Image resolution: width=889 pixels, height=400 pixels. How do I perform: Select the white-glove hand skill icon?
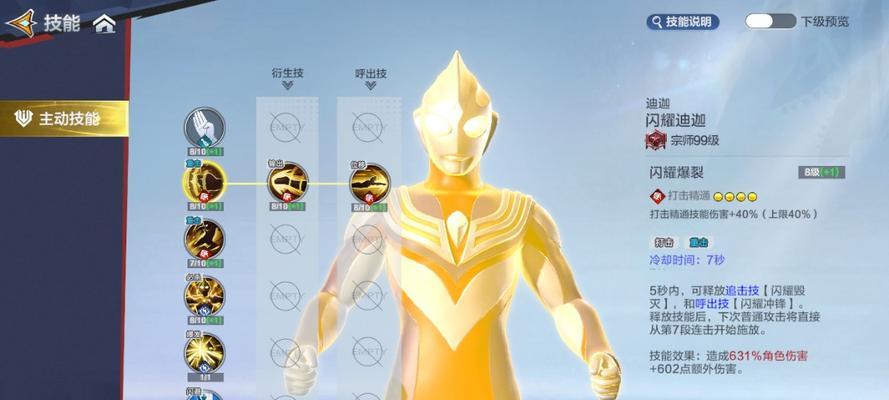(203, 128)
